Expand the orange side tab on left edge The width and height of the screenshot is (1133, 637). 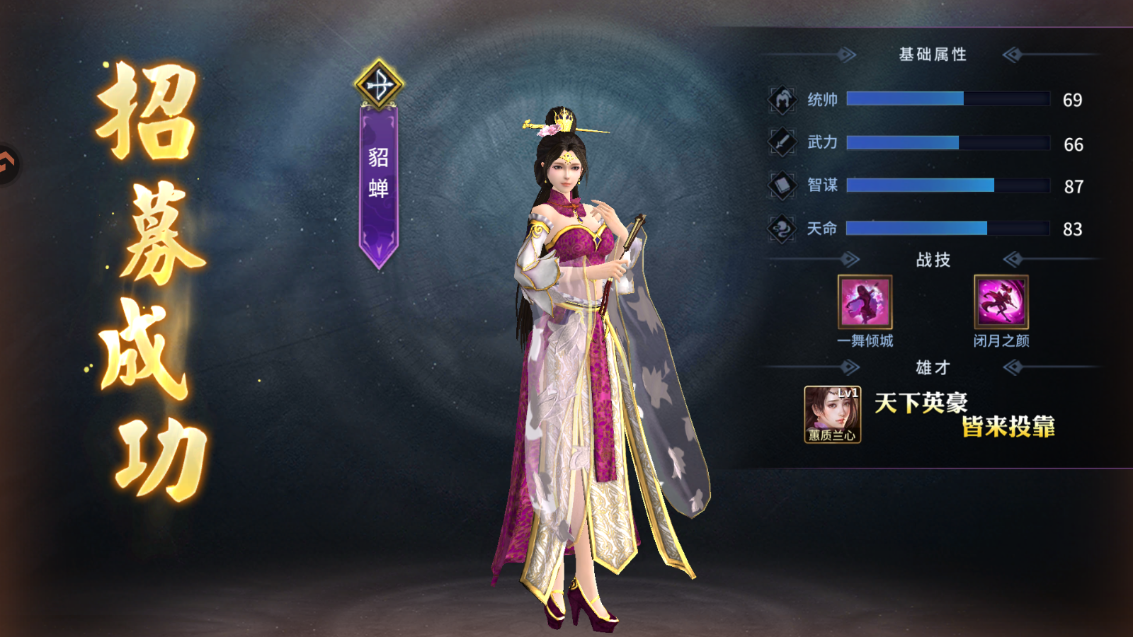coord(7,162)
